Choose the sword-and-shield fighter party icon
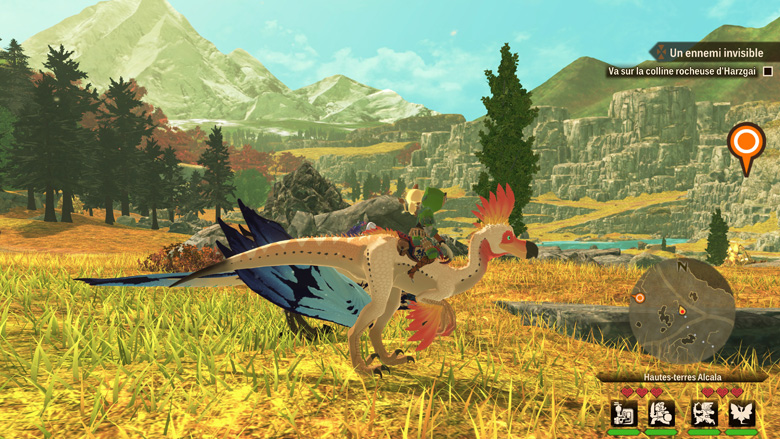780x439 pixels. point(661,412)
